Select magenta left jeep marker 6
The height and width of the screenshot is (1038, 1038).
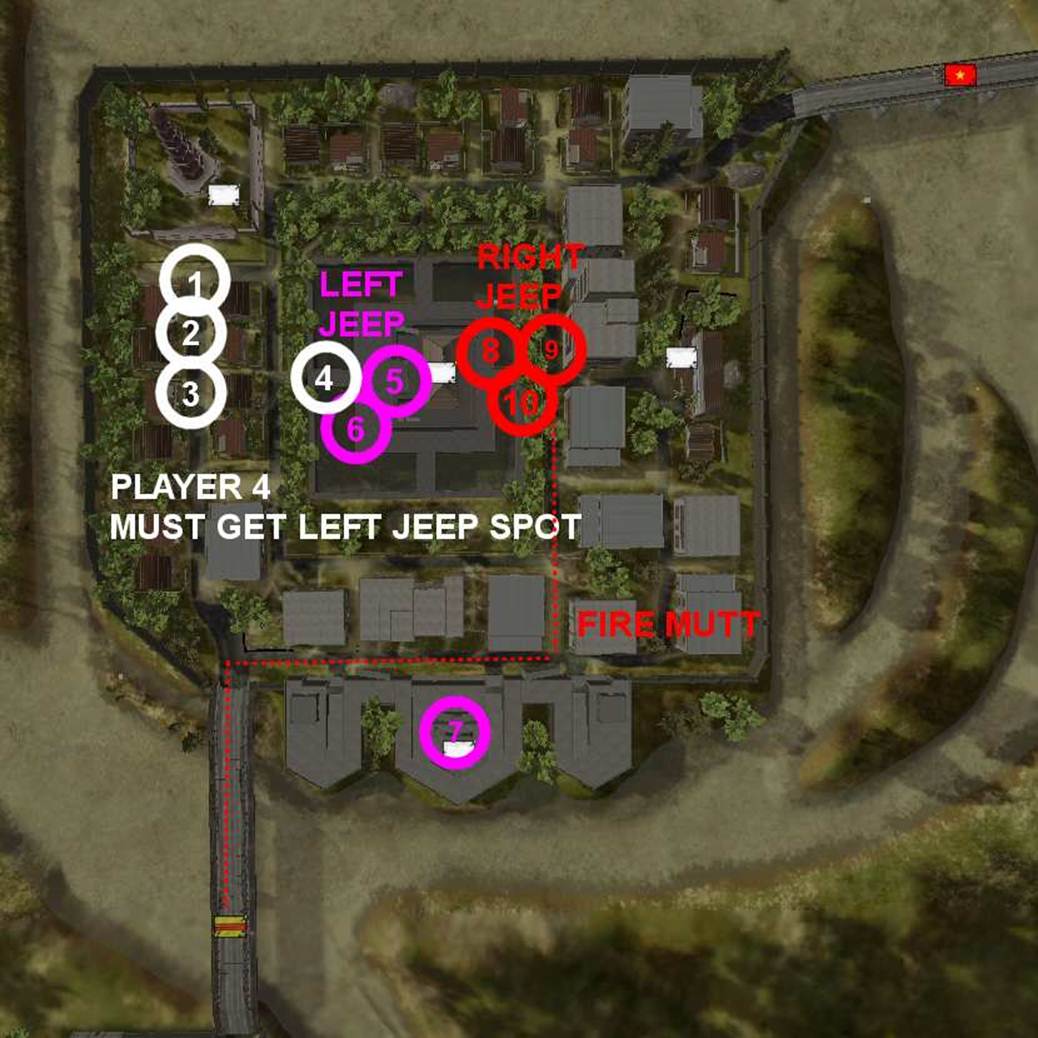(357, 430)
